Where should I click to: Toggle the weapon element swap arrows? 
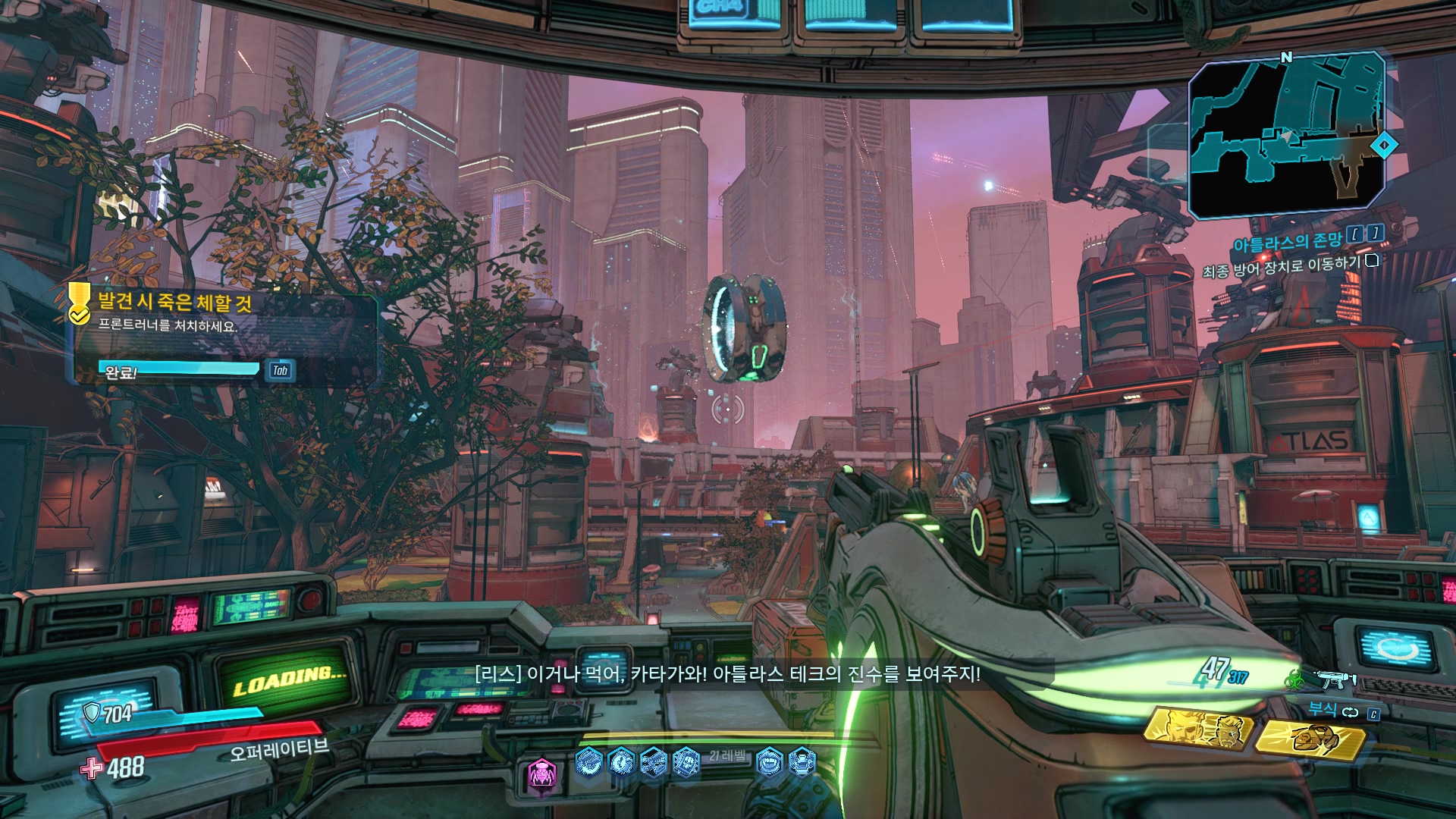coord(1350,712)
